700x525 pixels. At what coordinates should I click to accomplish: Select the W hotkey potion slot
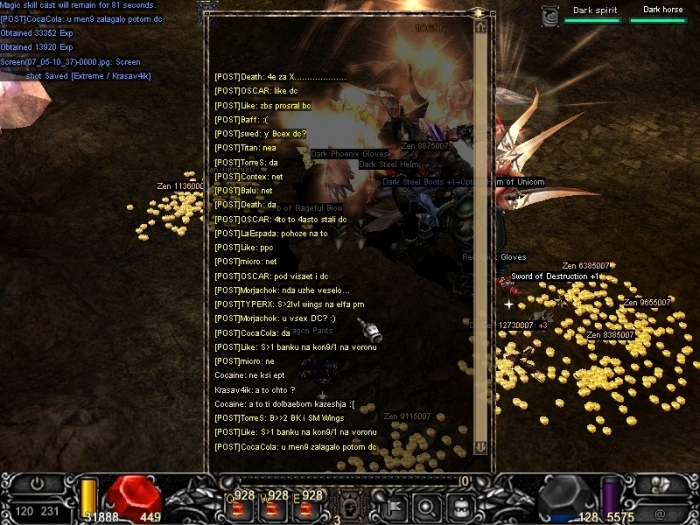click(x=271, y=505)
